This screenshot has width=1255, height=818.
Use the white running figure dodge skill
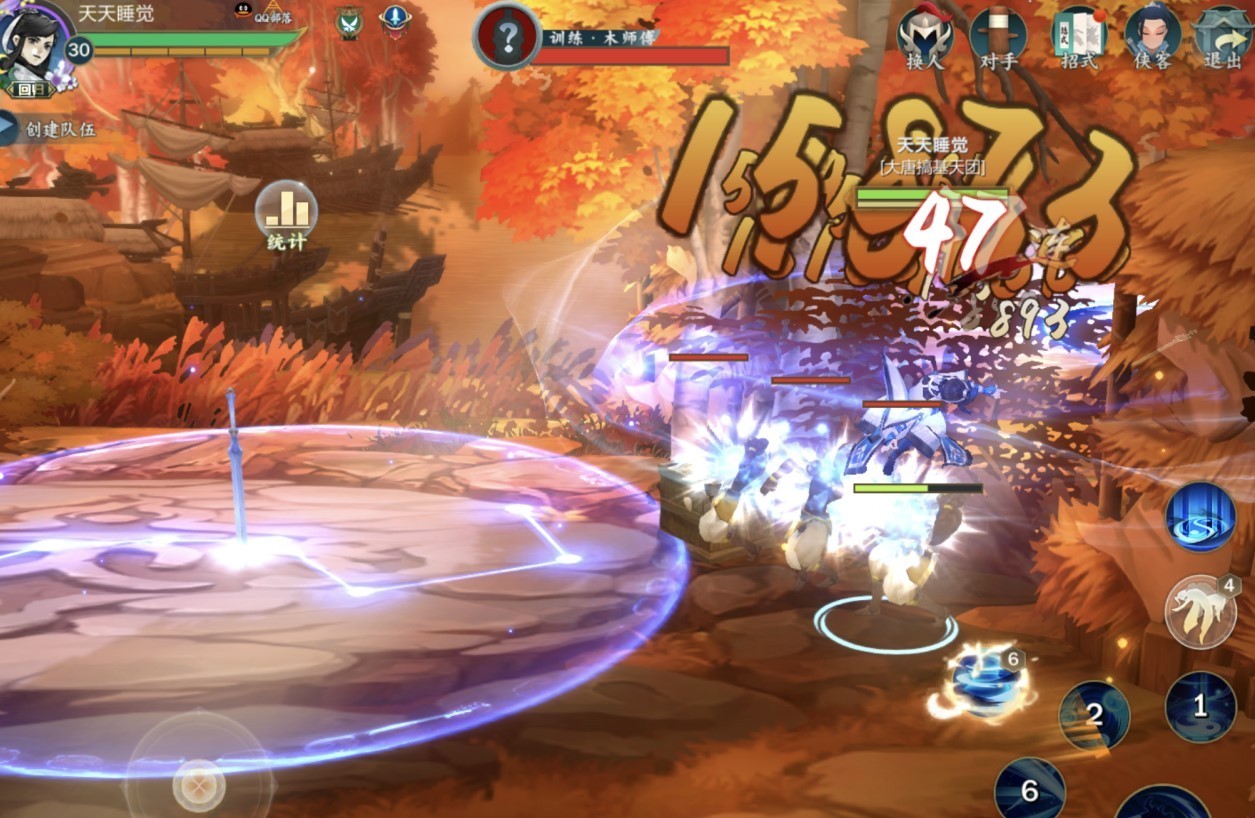1200,612
